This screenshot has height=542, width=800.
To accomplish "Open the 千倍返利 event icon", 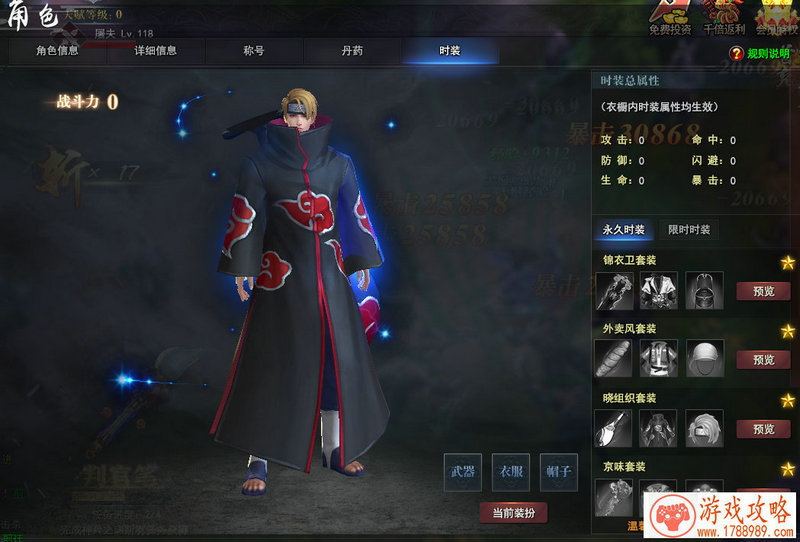I will pos(724,17).
